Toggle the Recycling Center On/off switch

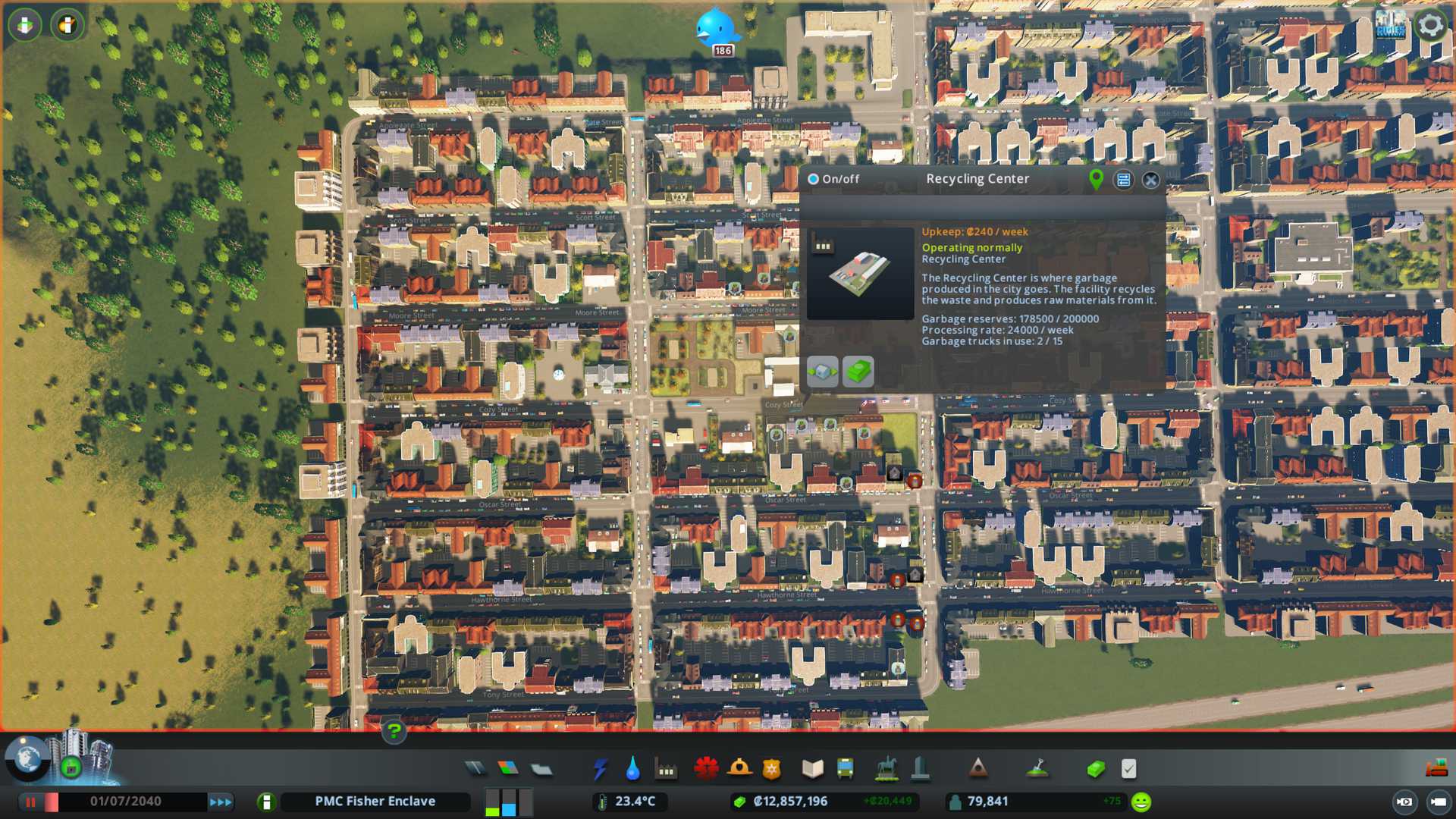814,179
